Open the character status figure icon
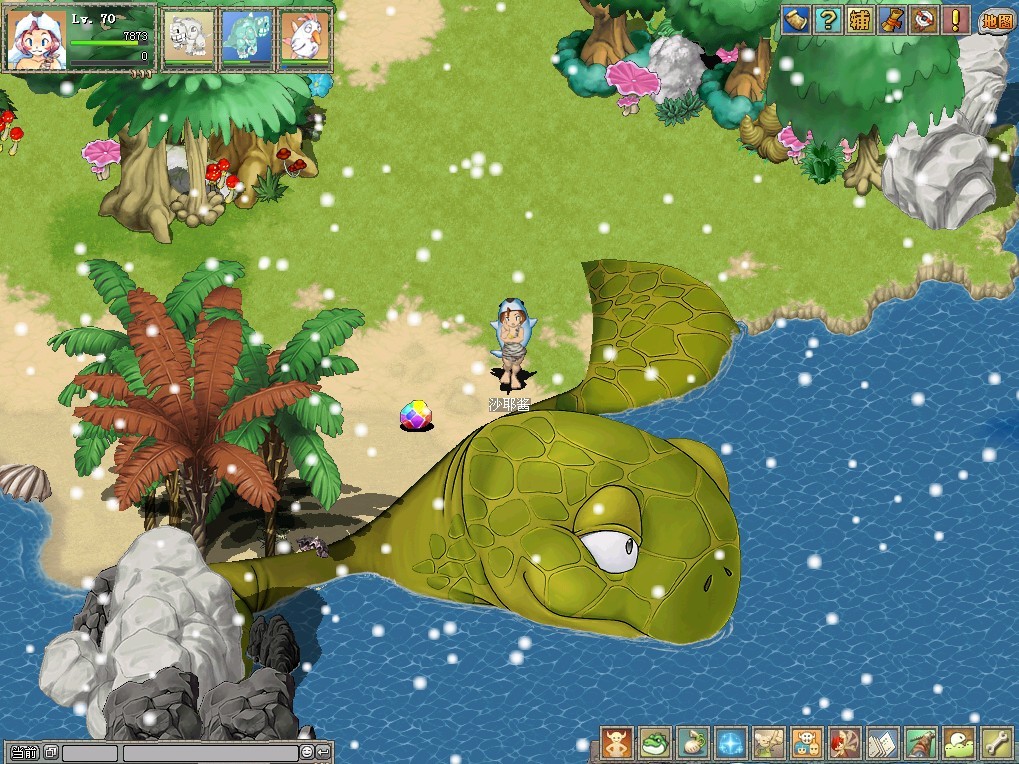 tap(616, 743)
